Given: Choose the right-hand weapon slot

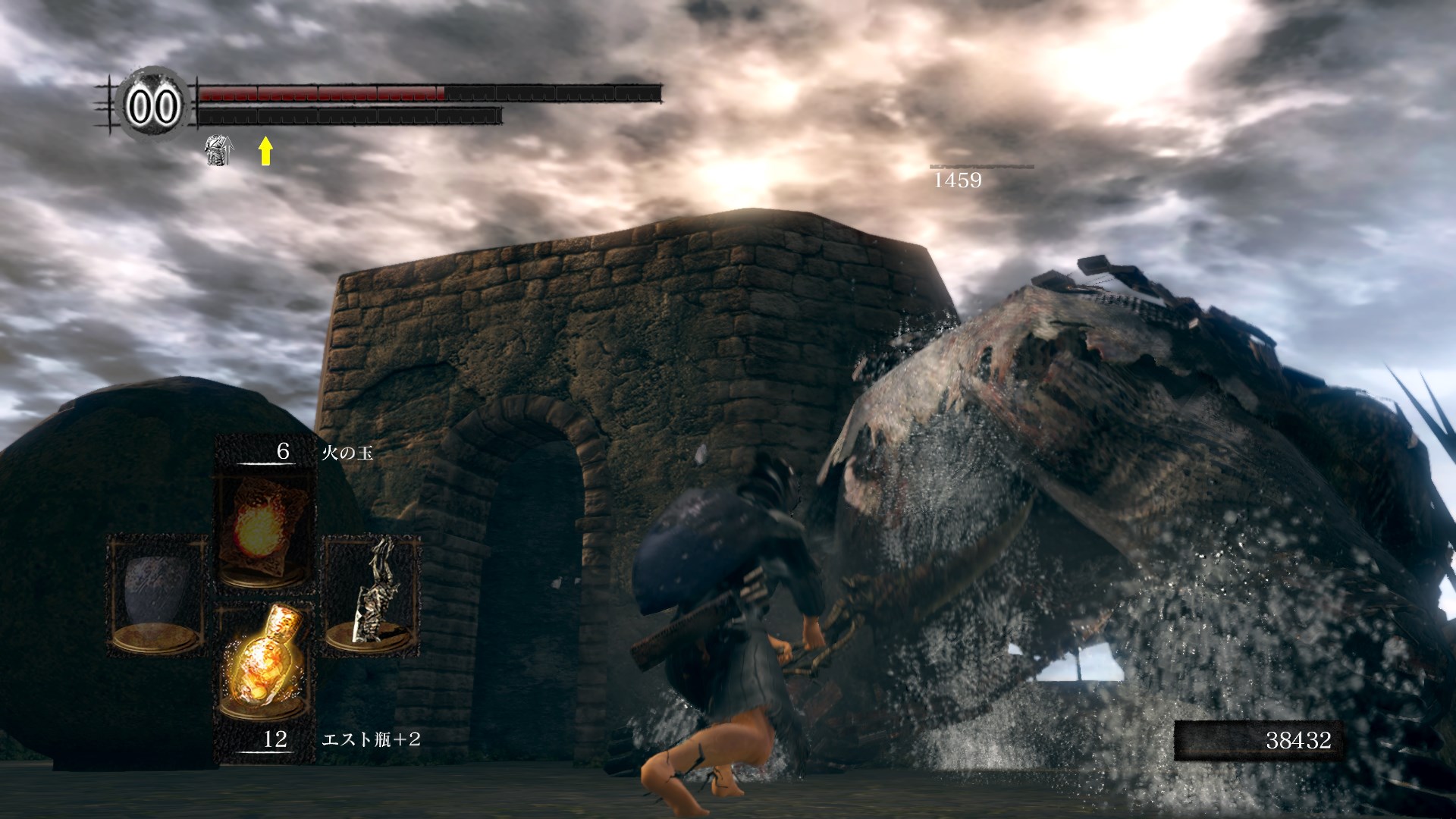Looking at the screenshot, I should (x=372, y=594).
